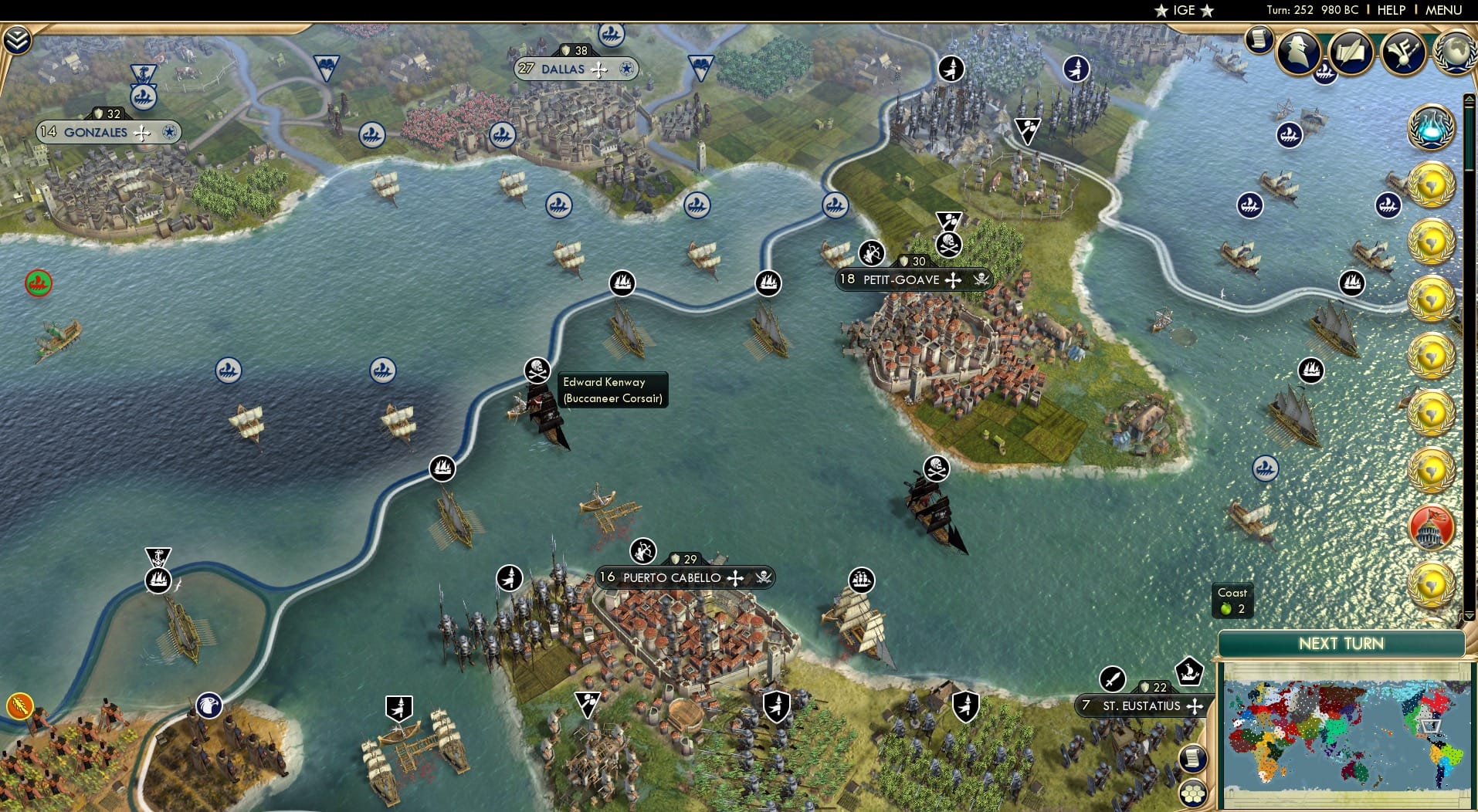Open the HELP menu

(x=1390, y=10)
